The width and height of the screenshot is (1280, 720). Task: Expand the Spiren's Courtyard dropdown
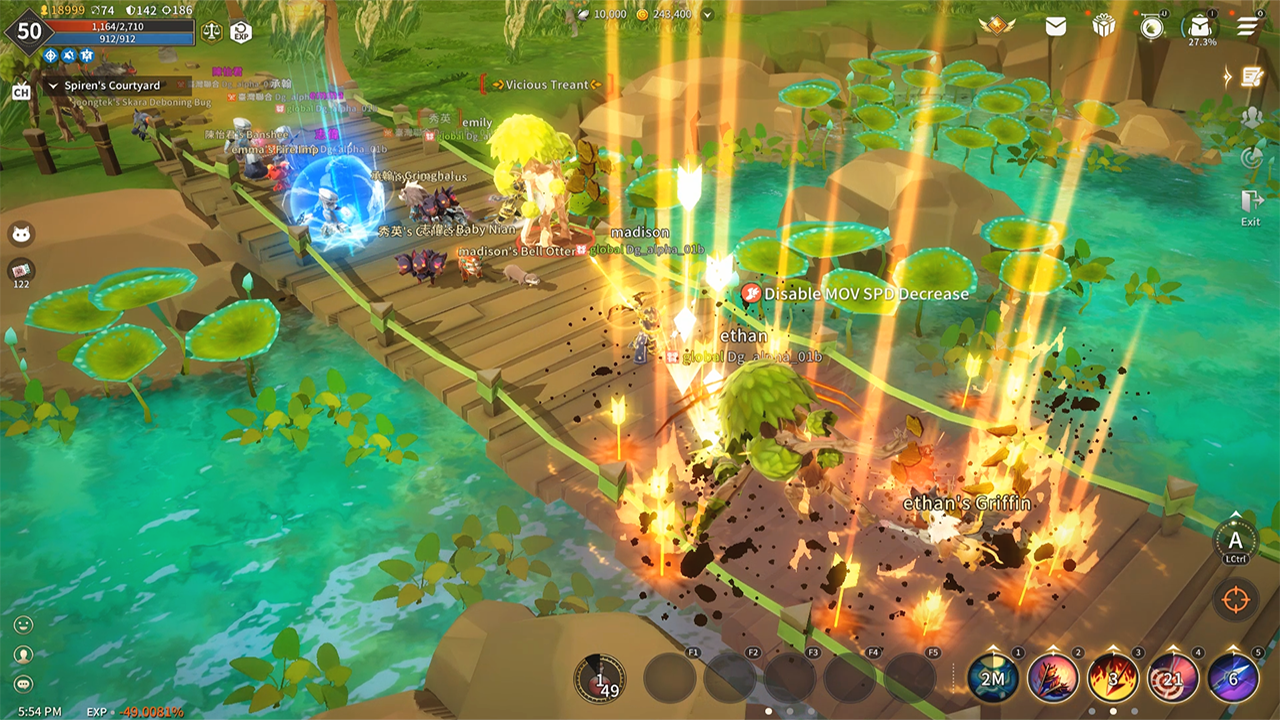pyautogui.click(x=53, y=86)
